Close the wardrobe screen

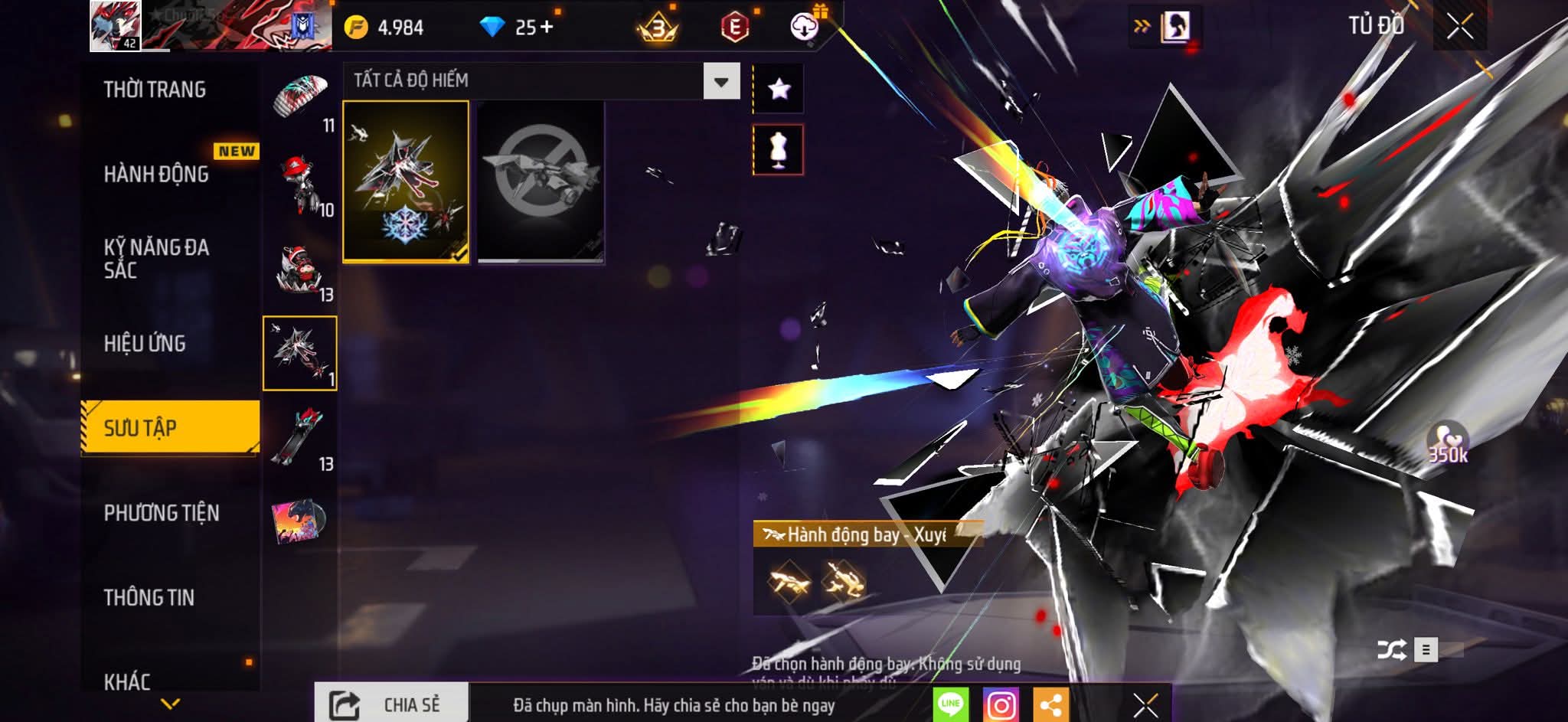(x=1459, y=27)
